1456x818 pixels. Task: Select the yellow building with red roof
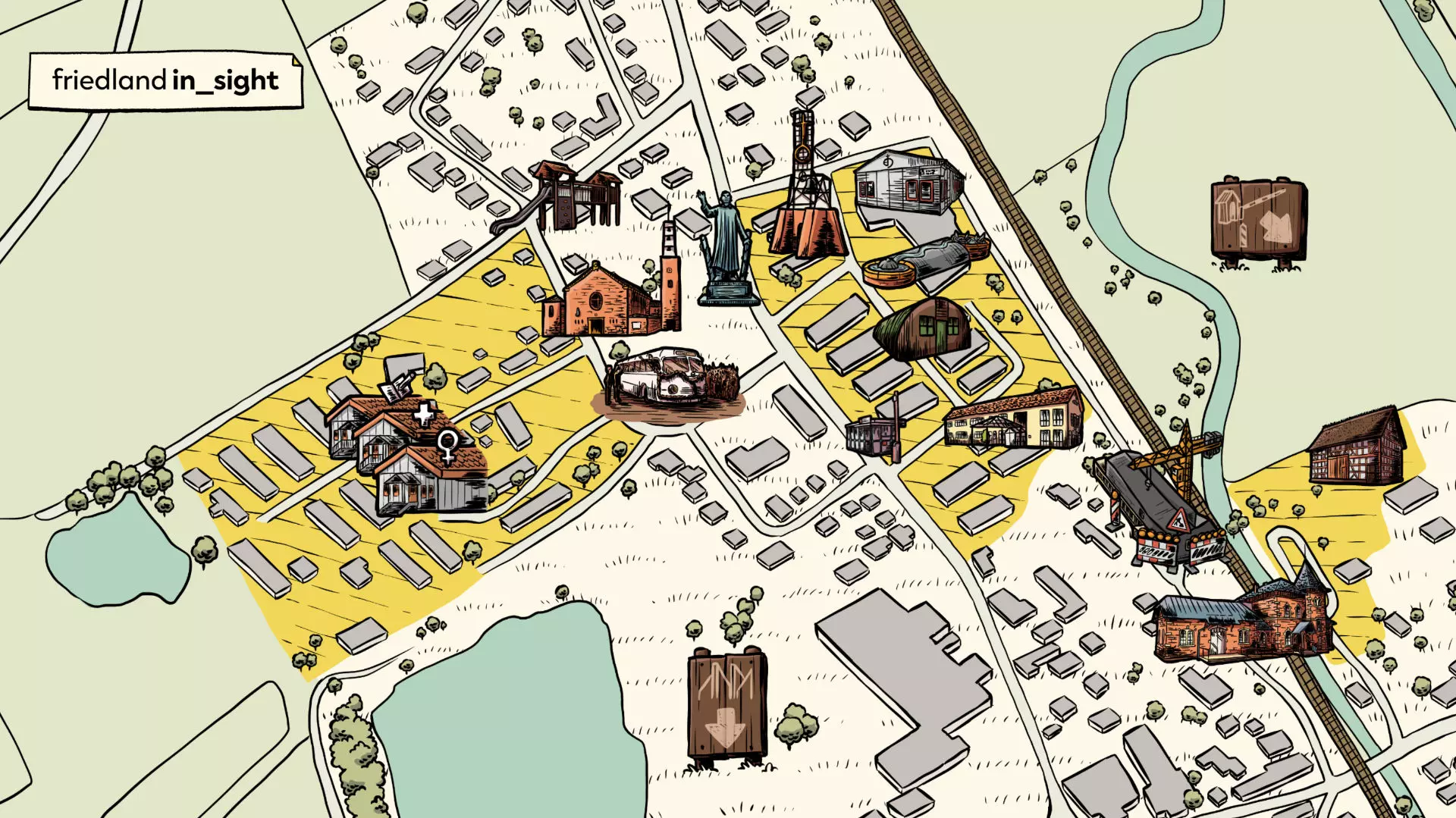pyautogui.click(x=1015, y=421)
